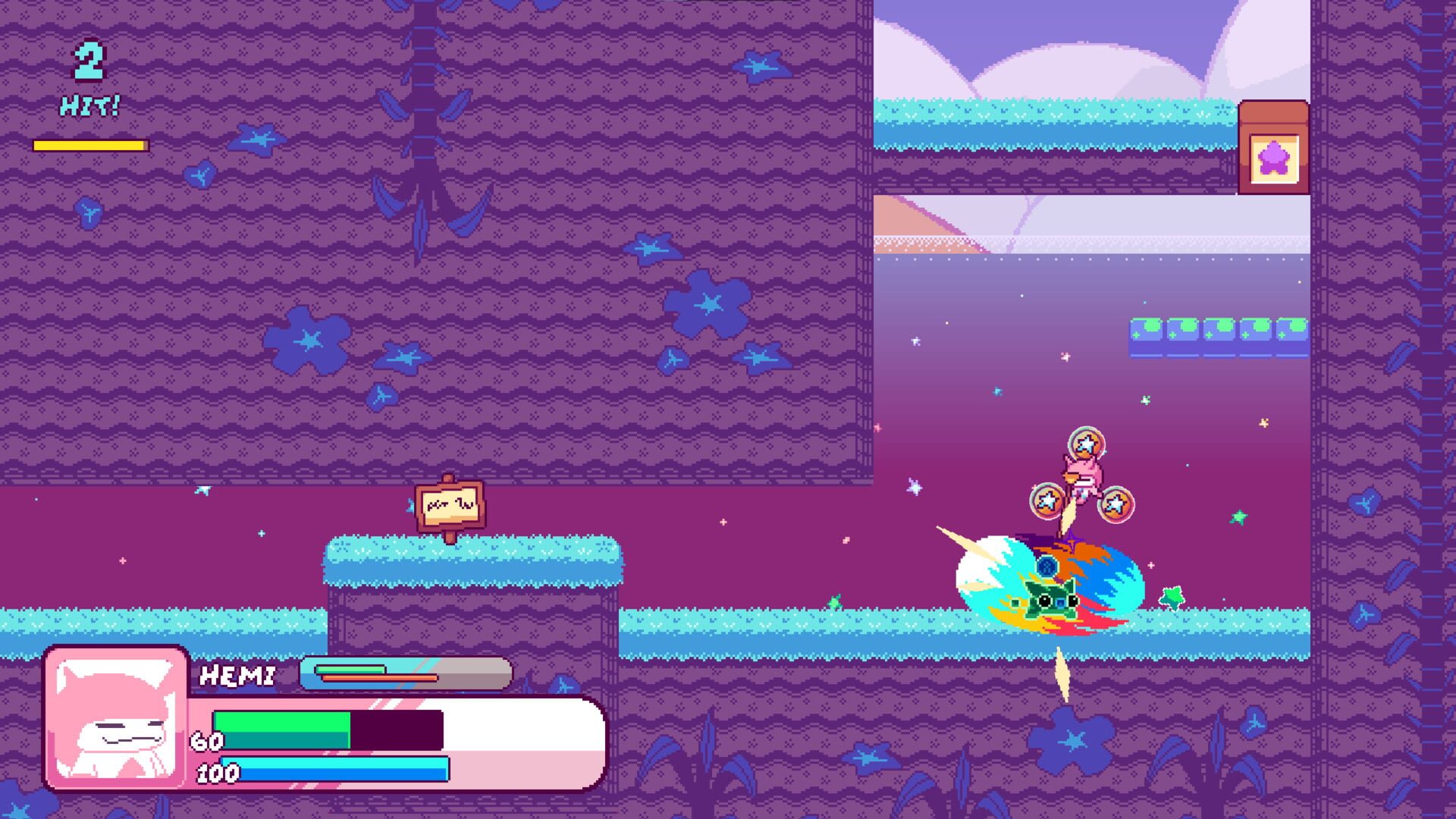
Task: Toggle the HEMI name banner
Action: pyautogui.click(x=239, y=673)
